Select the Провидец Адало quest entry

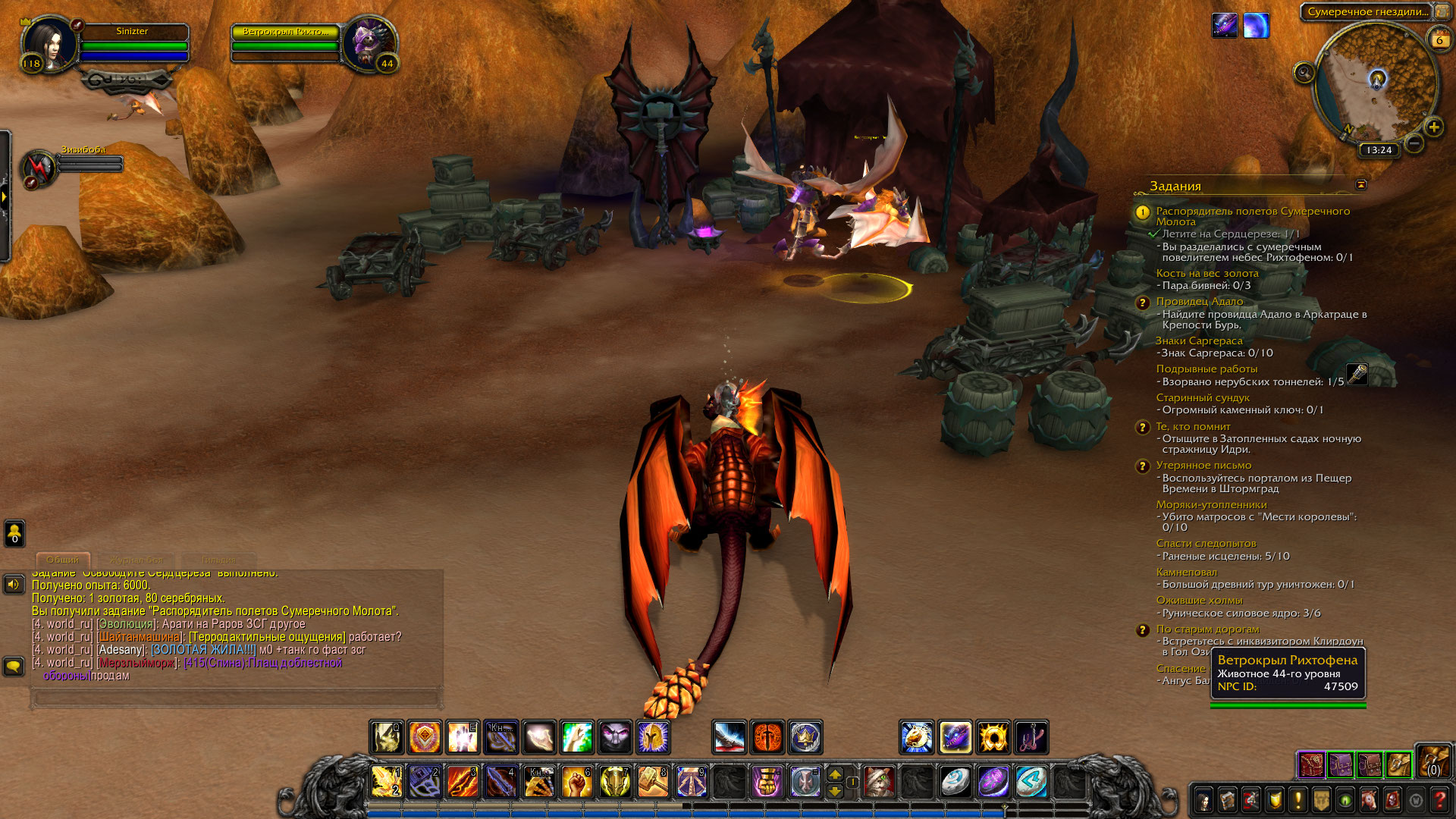(x=1199, y=301)
